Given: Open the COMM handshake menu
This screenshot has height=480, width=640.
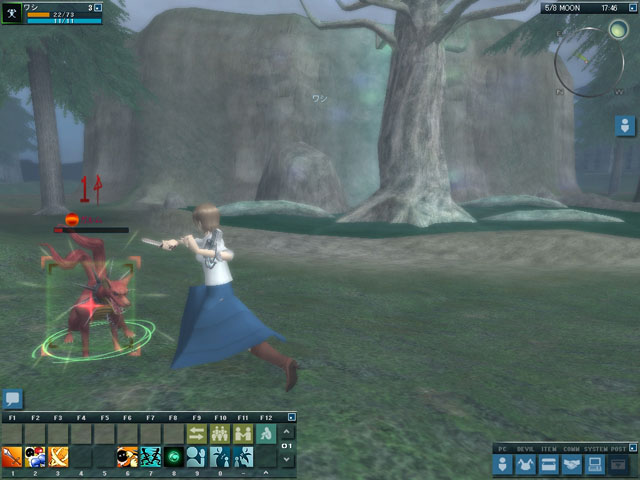Looking at the screenshot, I should pos(571,464).
